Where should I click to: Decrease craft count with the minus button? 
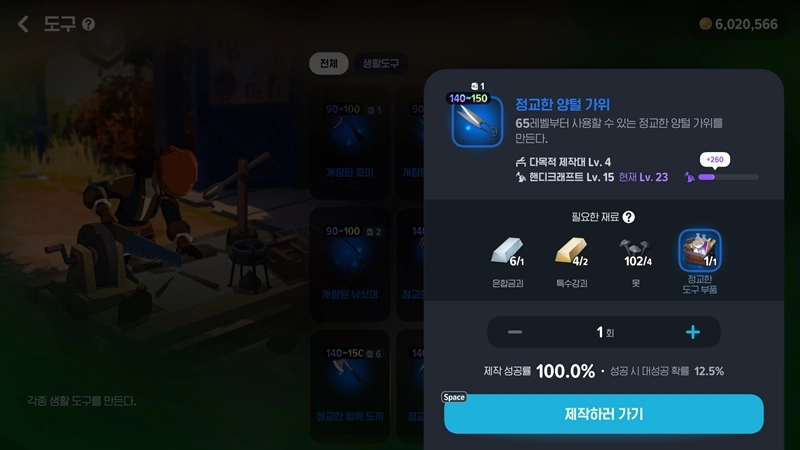tap(514, 332)
